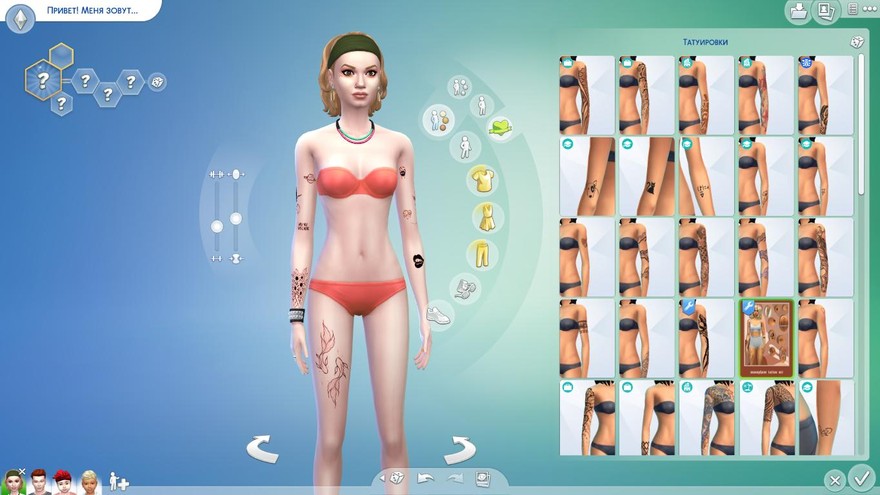This screenshot has height=495, width=880.
Task: Open the save-to-library folder button
Action: click(798, 12)
